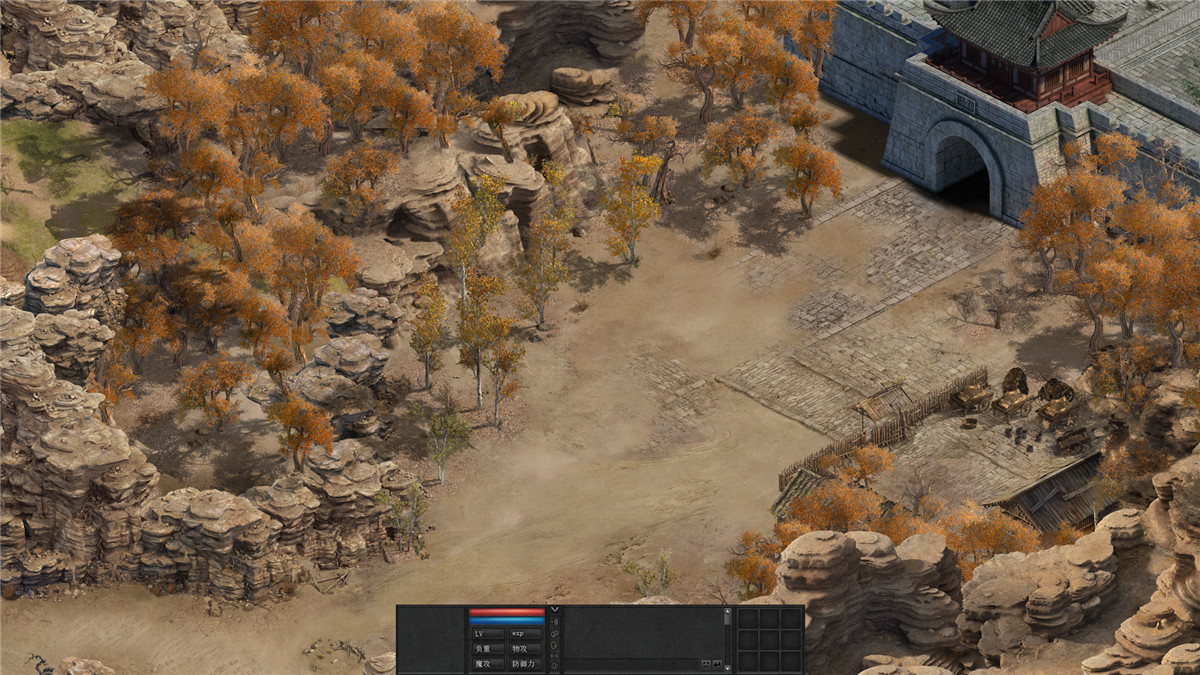Click the chat log's scroll-up arrow
The height and width of the screenshot is (675, 1200).
coord(728,611)
